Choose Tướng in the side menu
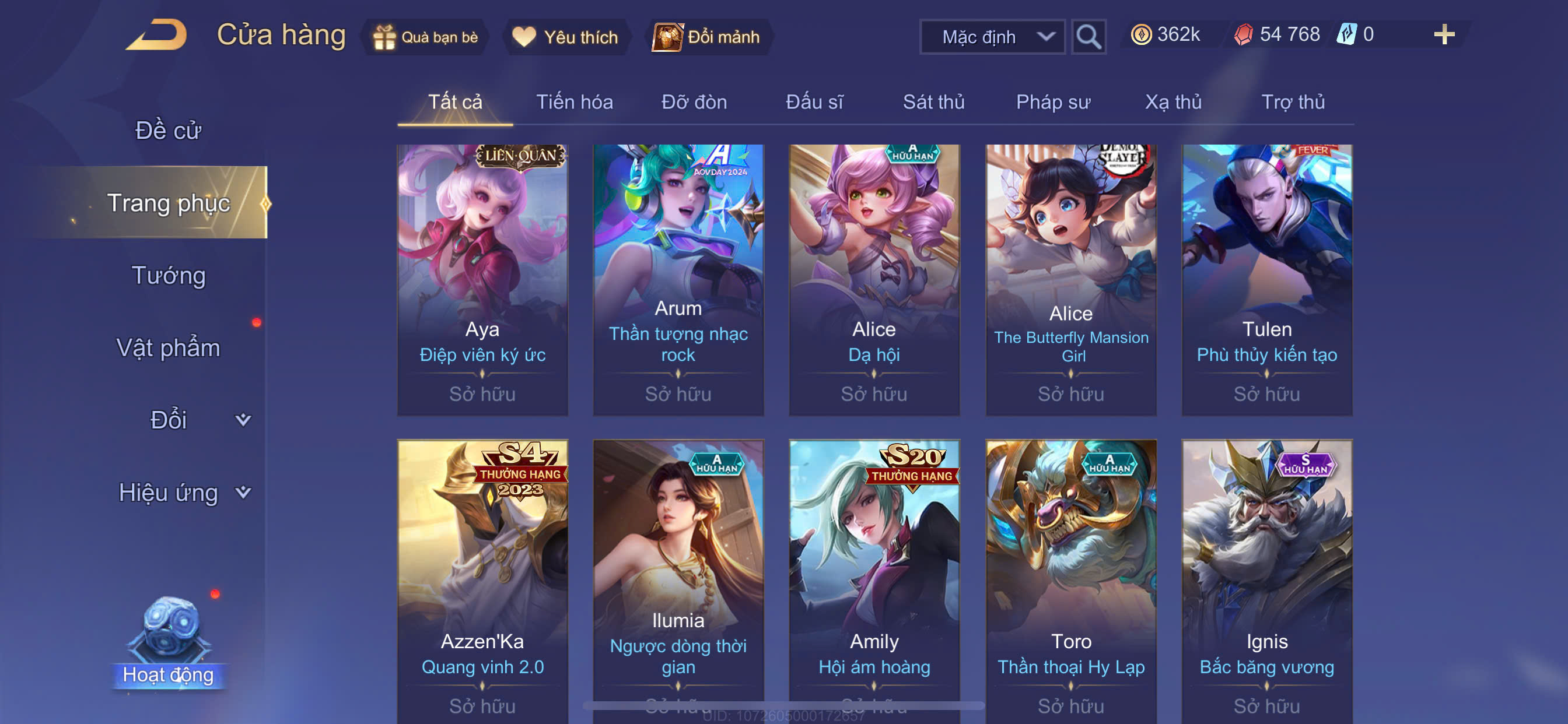The image size is (1568, 724). (x=168, y=275)
